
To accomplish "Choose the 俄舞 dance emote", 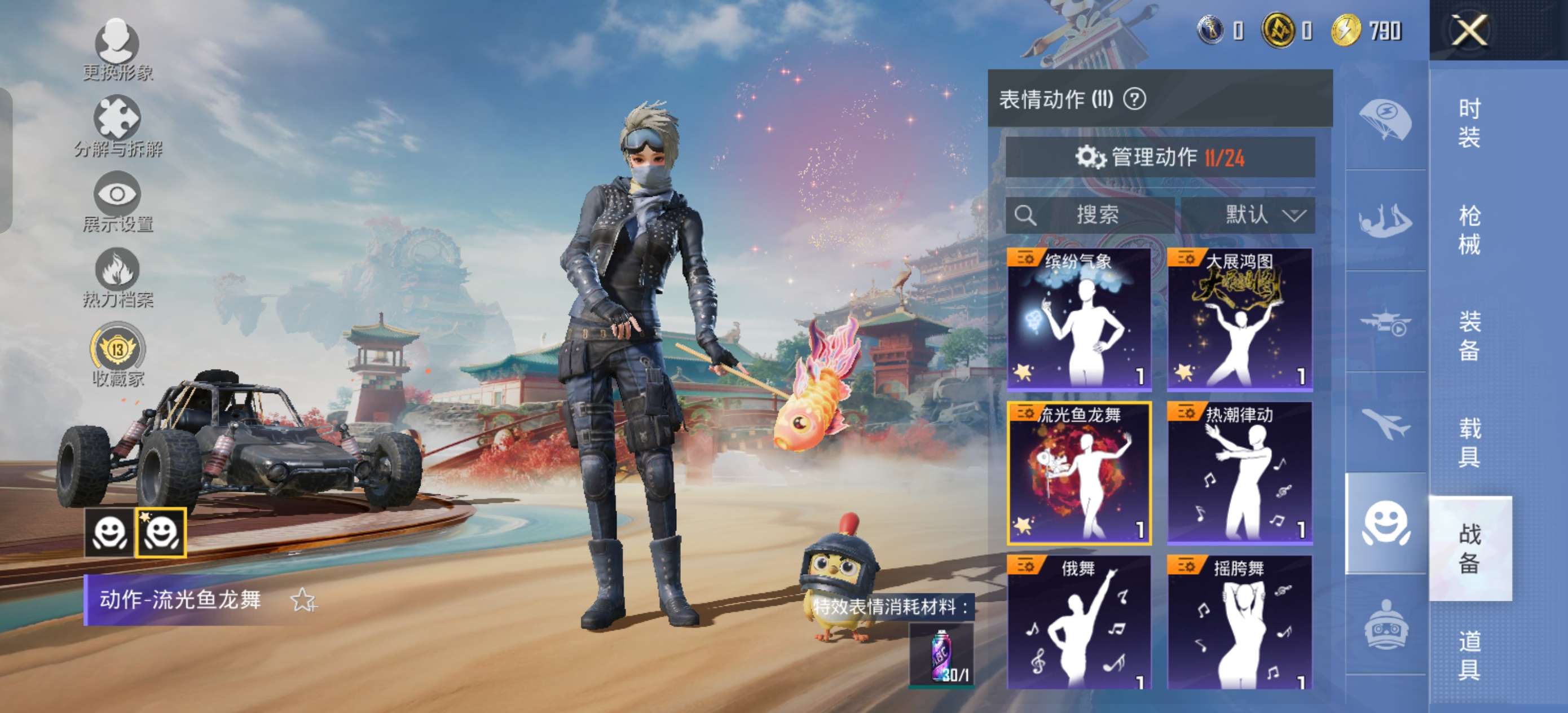I will pos(1079,622).
